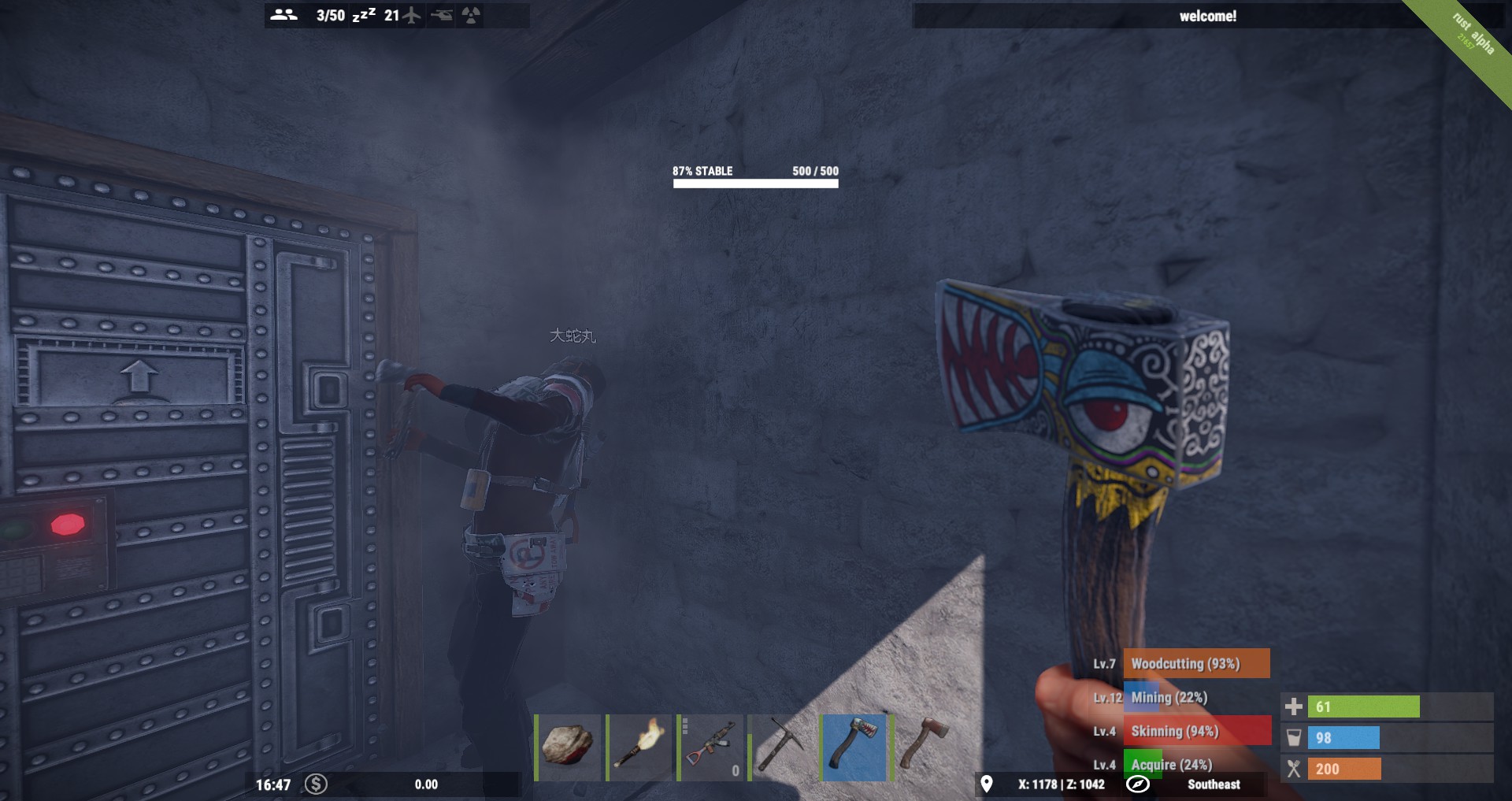Click the Woodcutting Lv.7 skill bar

(x=1198, y=663)
